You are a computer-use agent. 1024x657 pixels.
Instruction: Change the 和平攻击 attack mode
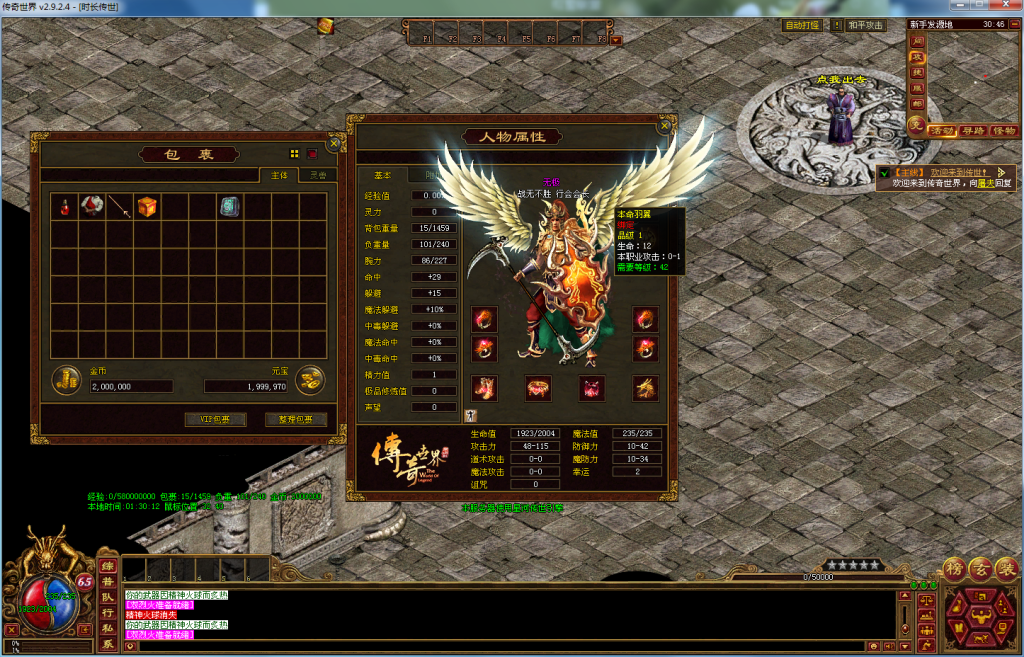[x=866, y=25]
